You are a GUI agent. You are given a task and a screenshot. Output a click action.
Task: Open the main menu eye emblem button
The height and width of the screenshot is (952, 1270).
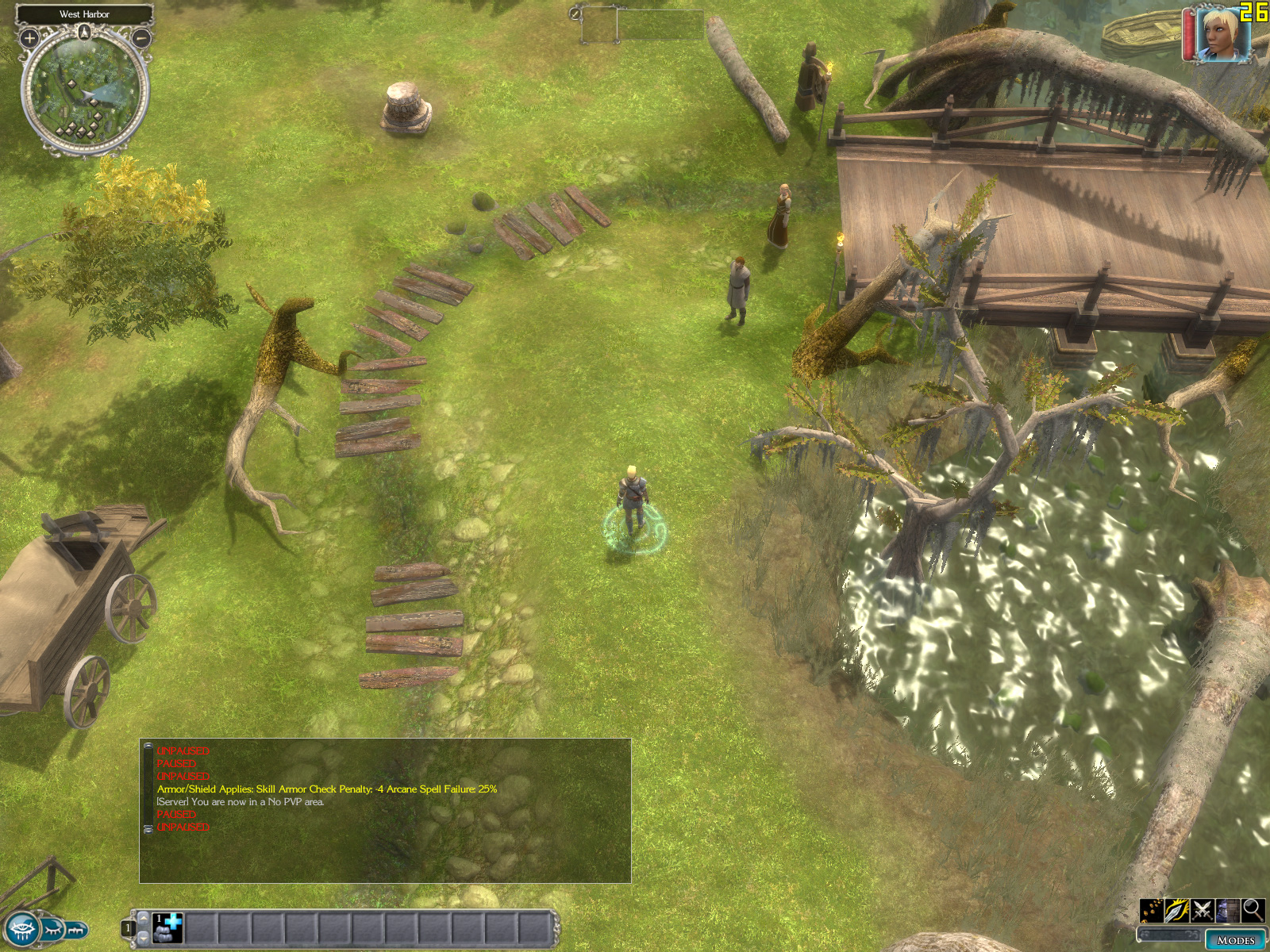(21, 928)
